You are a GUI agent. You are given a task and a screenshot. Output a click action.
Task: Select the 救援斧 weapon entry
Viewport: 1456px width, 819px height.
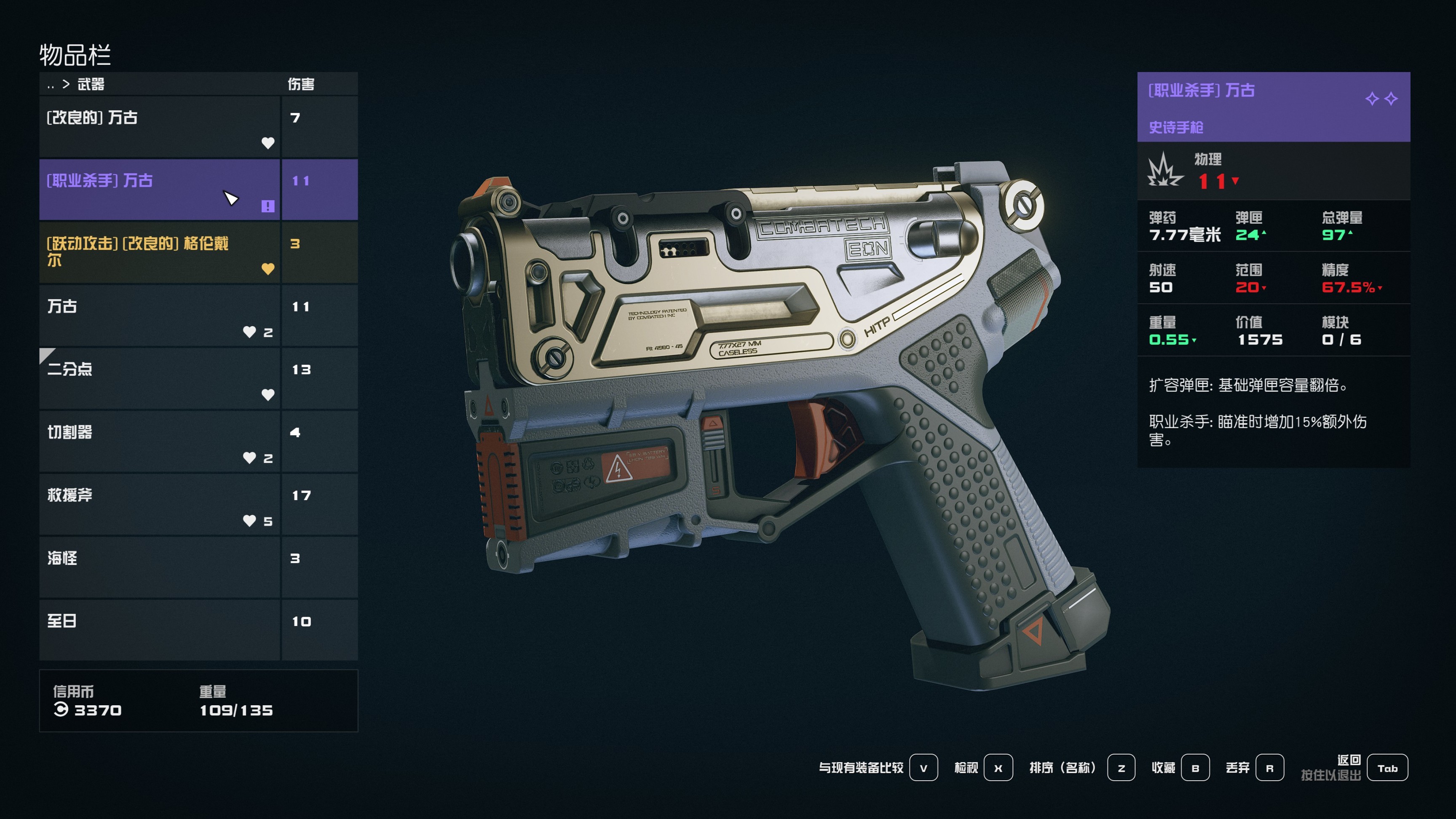tap(159, 504)
